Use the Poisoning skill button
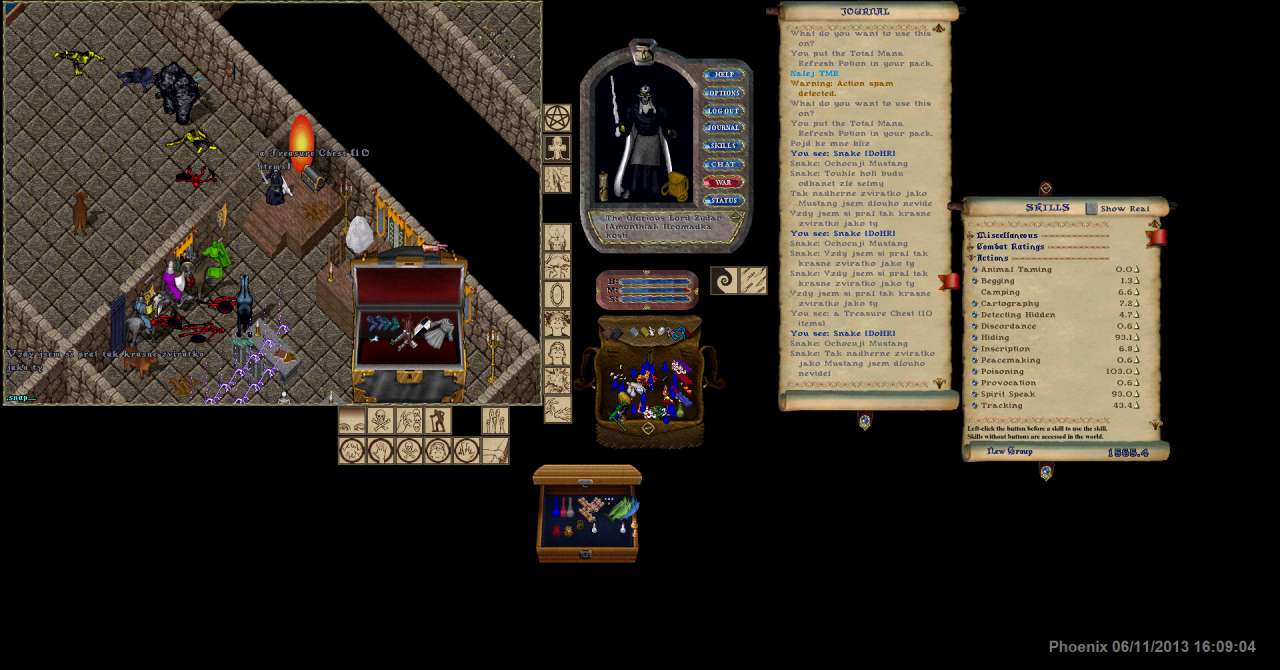 tap(975, 372)
